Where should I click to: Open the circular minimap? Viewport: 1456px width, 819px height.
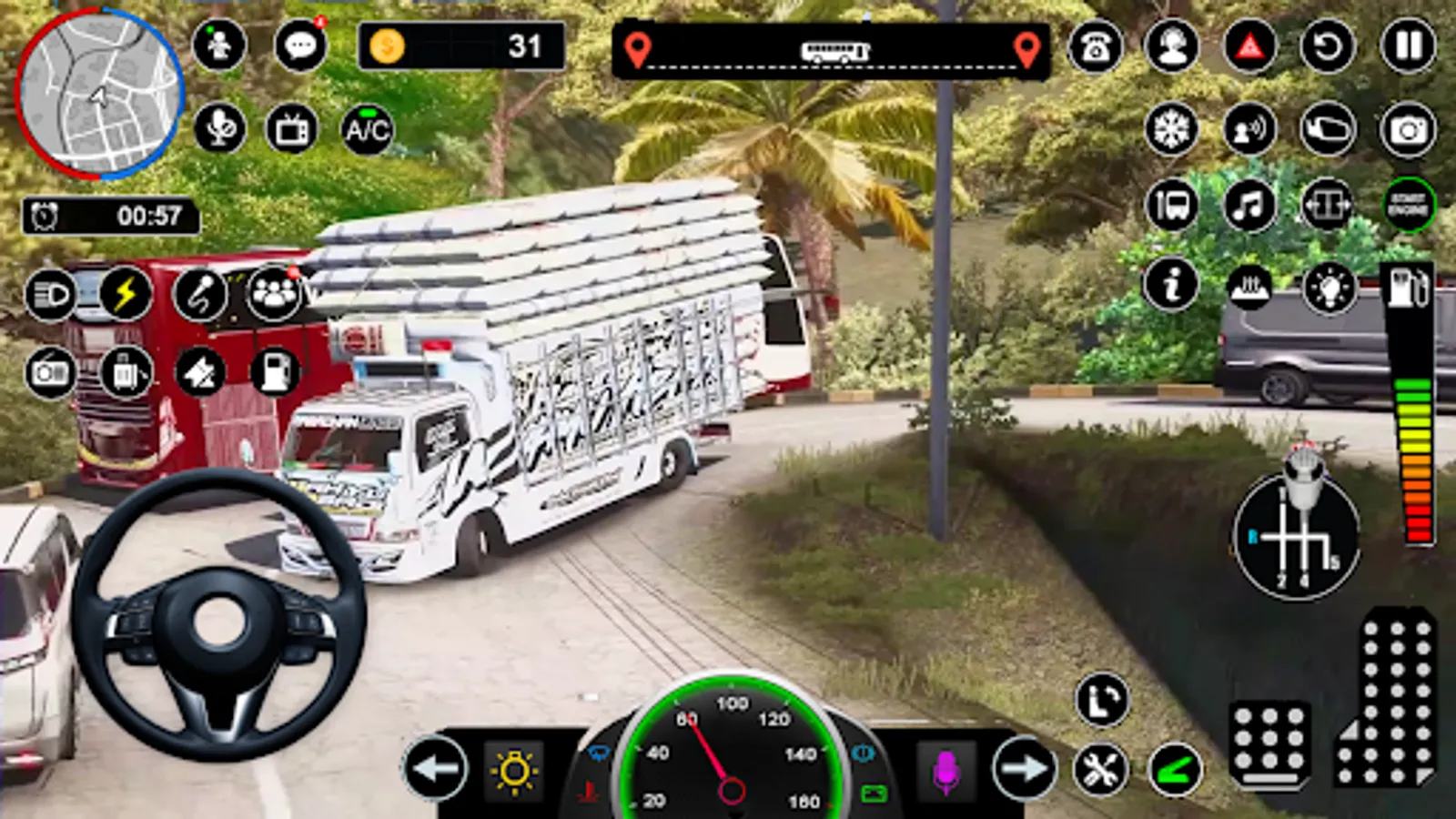pyautogui.click(x=100, y=94)
